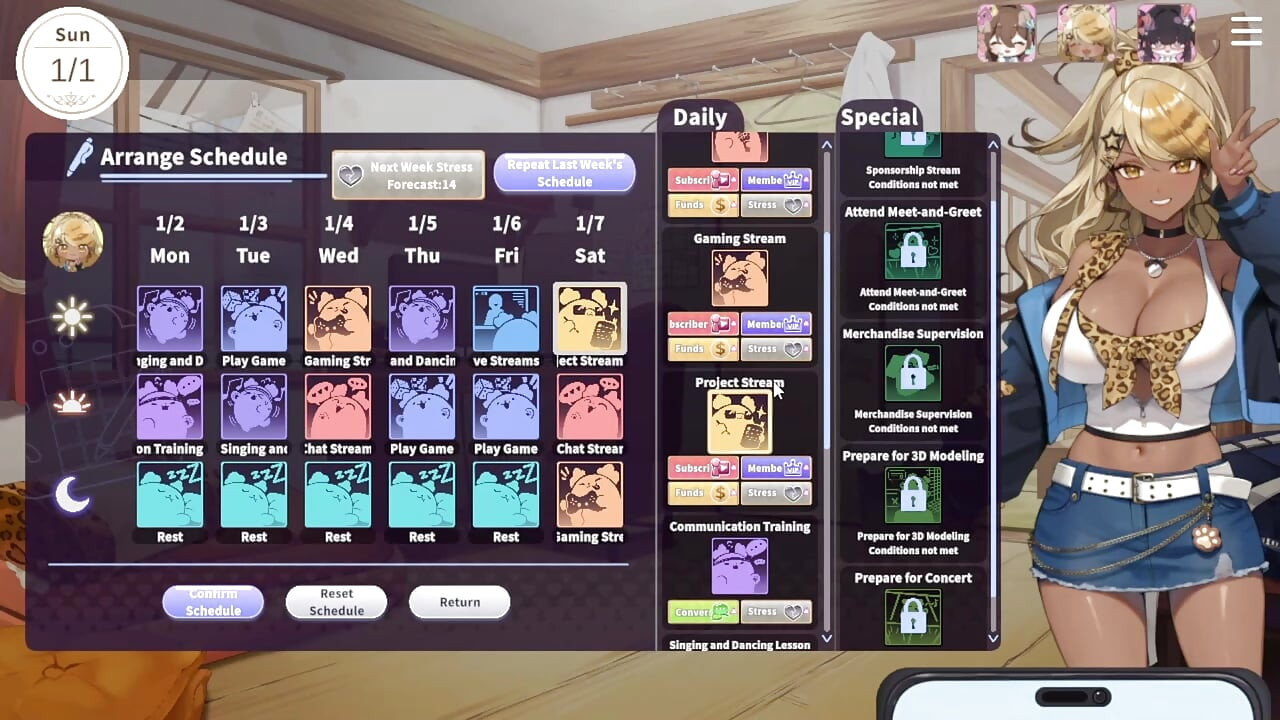Expand the Singing and Dancing Lesson entry
The height and width of the screenshot is (720, 1280).
[x=740, y=645]
